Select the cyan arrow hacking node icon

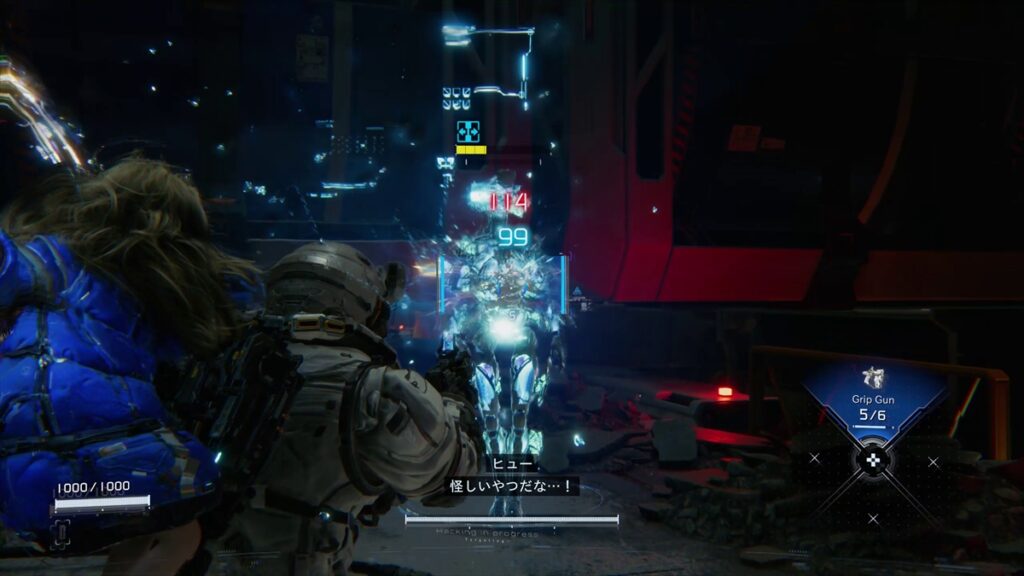click(x=468, y=131)
